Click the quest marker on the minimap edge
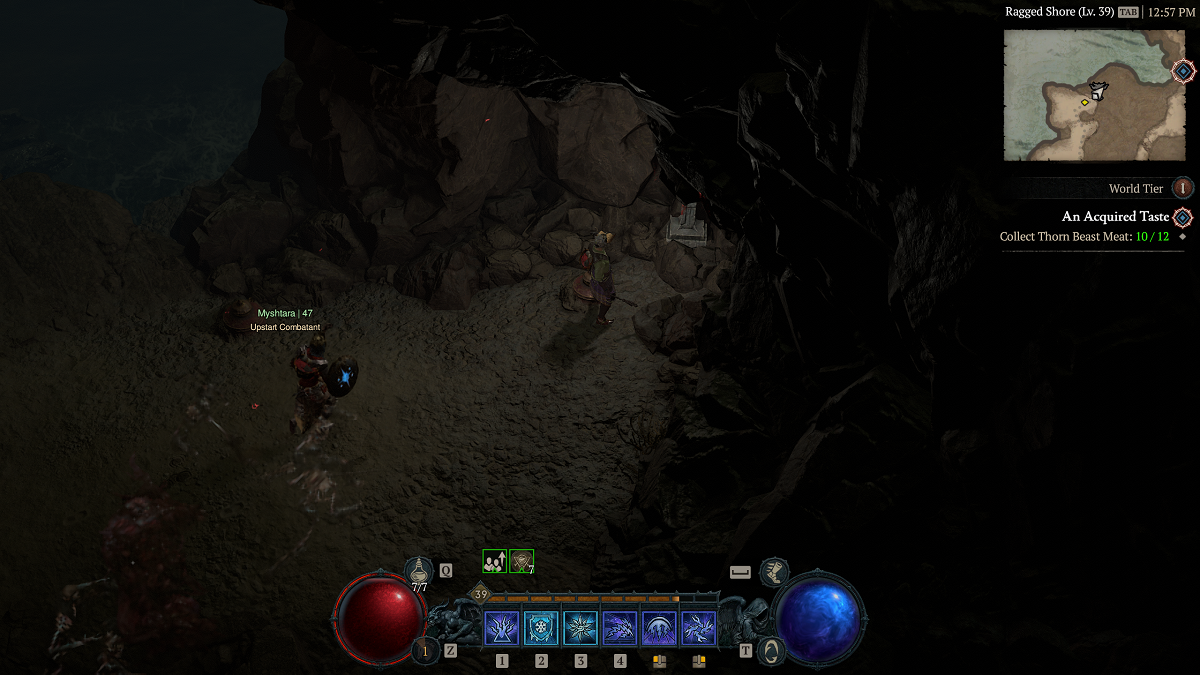This screenshot has width=1200, height=675. (1183, 71)
